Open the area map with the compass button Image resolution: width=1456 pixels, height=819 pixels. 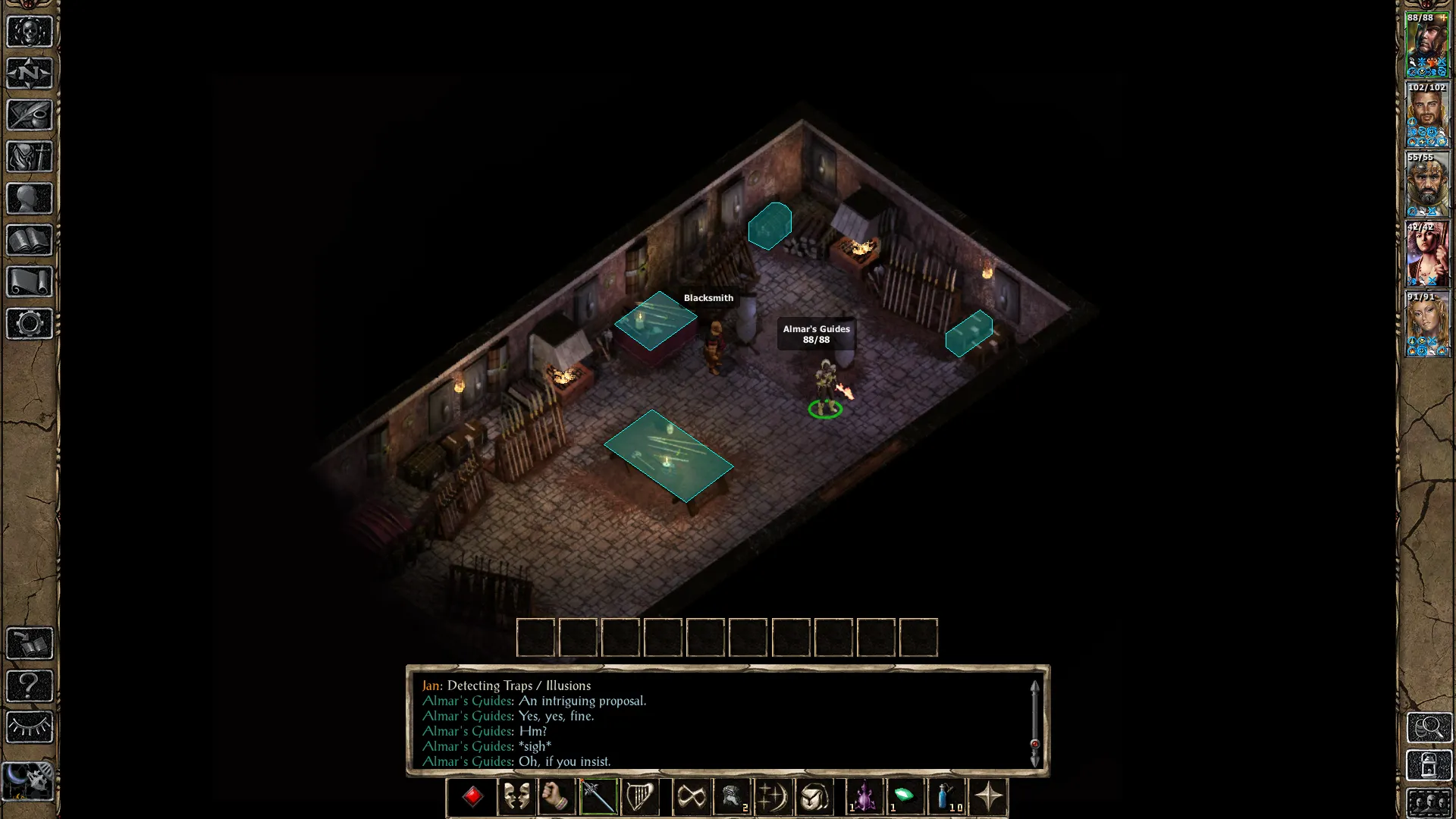[x=30, y=74]
